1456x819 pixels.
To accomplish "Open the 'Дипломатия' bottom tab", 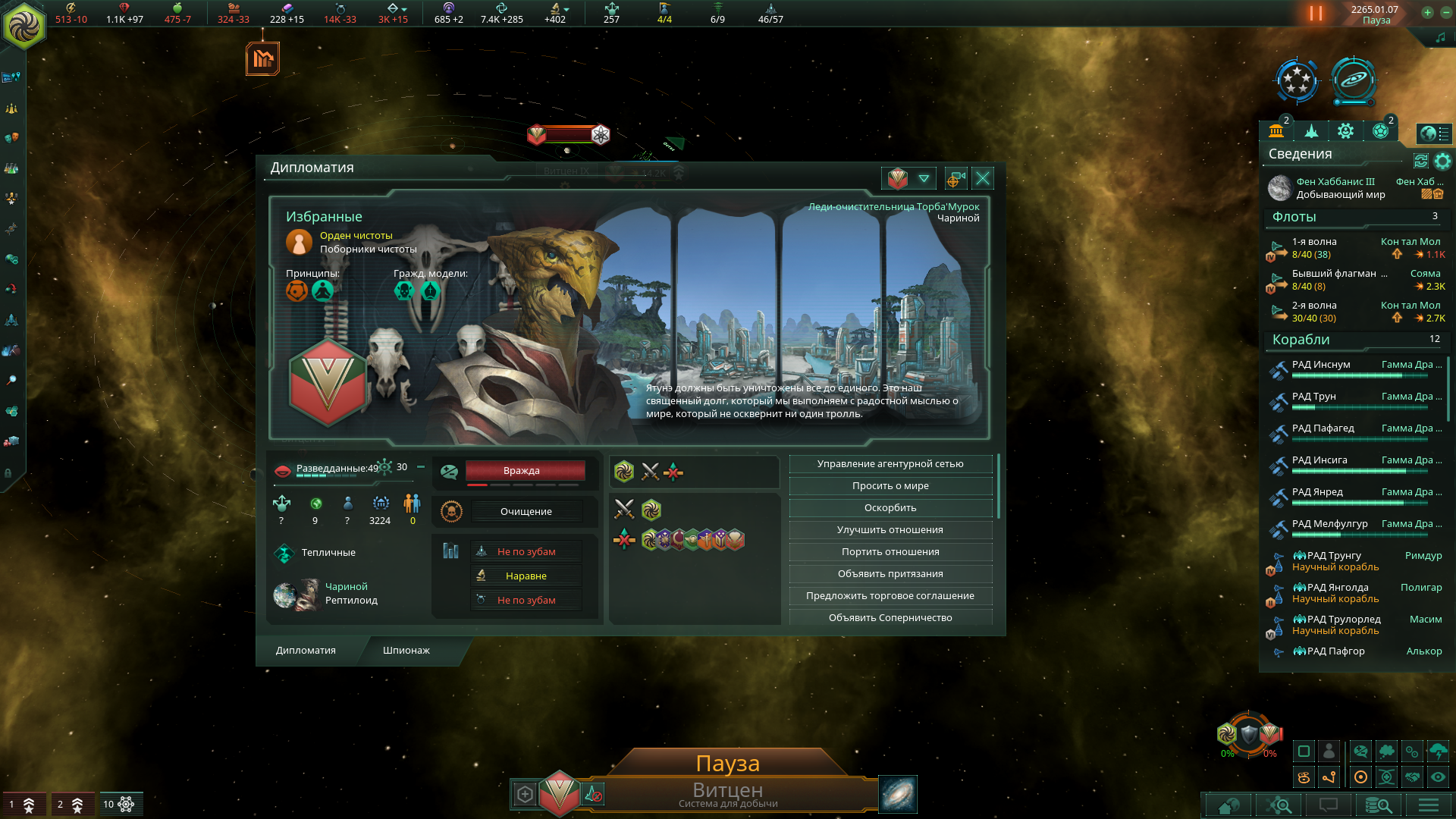I will coord(306,651).
